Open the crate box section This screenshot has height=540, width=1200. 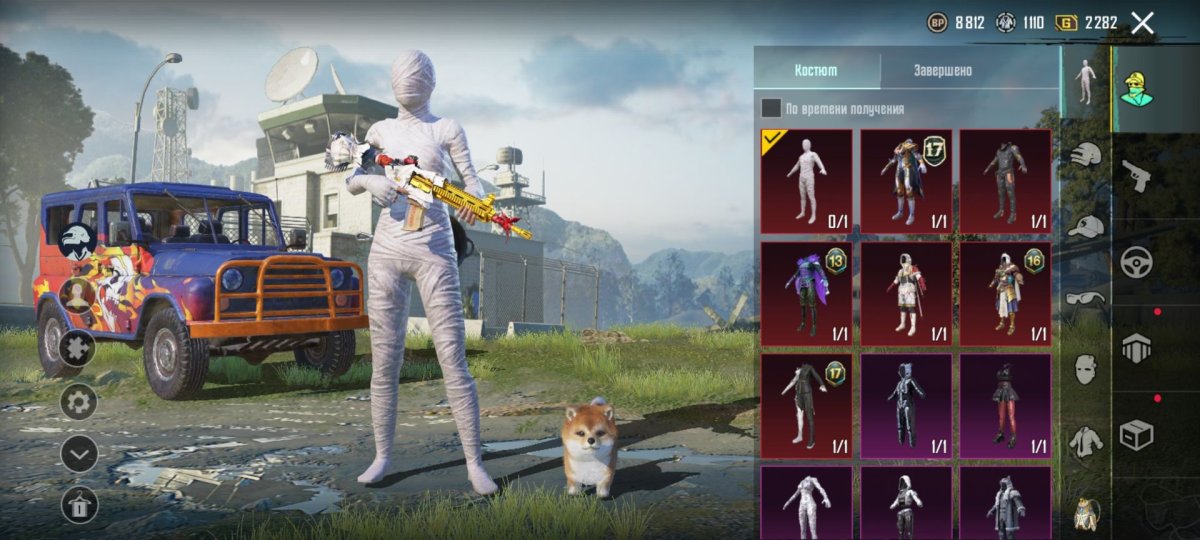click(1136, 434)
